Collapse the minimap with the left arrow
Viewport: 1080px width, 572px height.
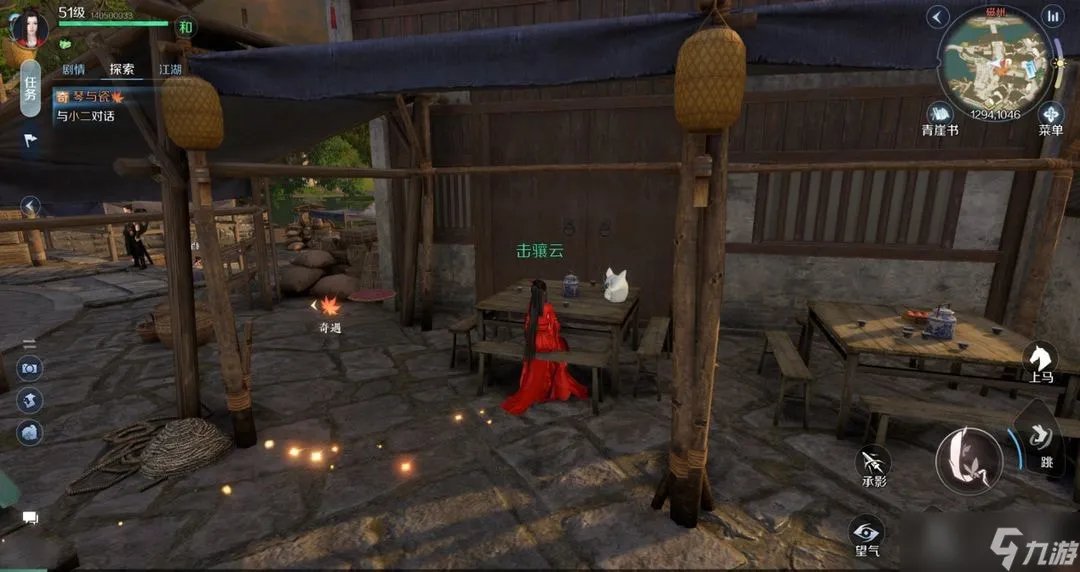click(937, 16)
